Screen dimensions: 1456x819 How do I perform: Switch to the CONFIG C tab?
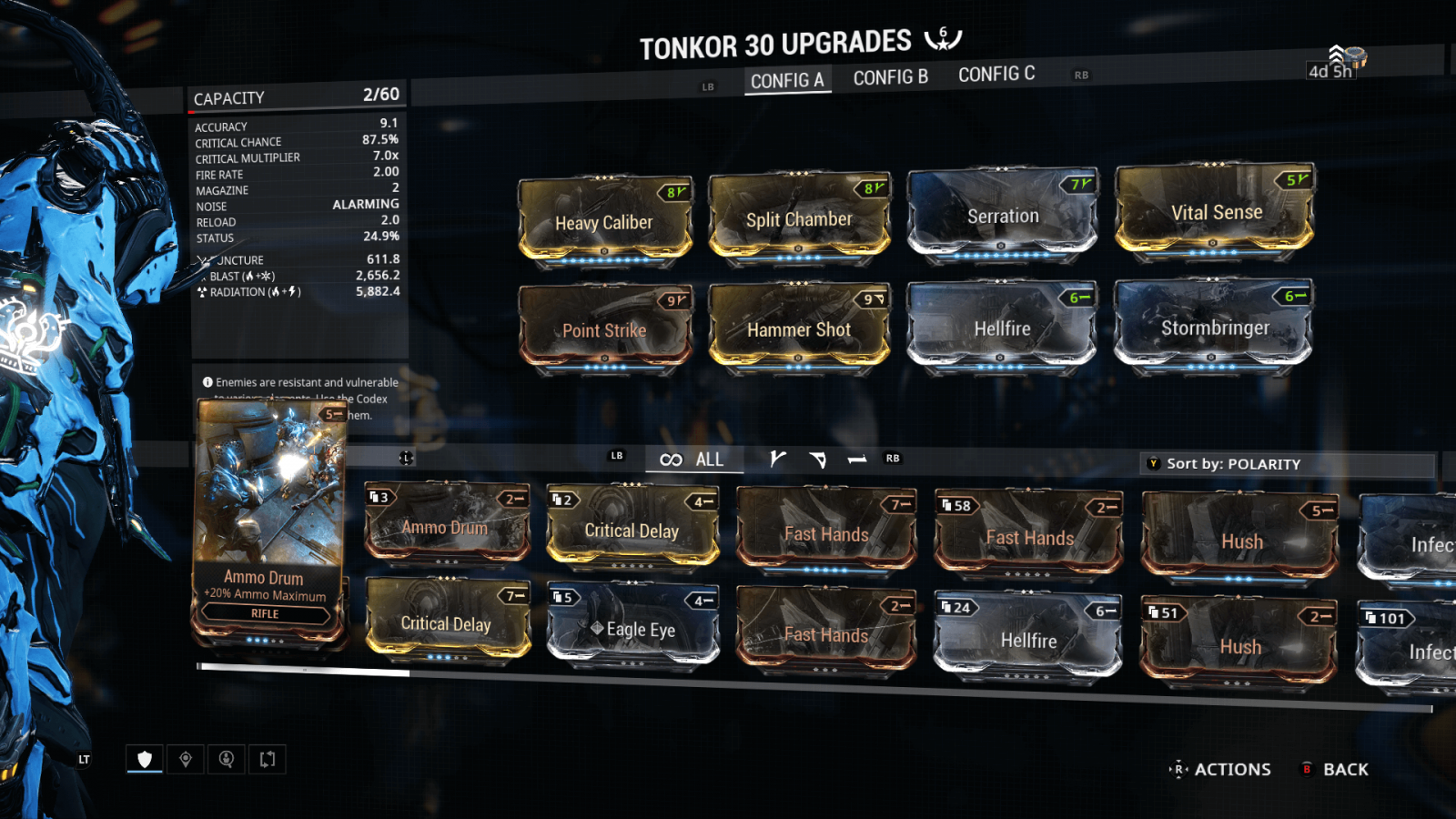click(996, 75)
